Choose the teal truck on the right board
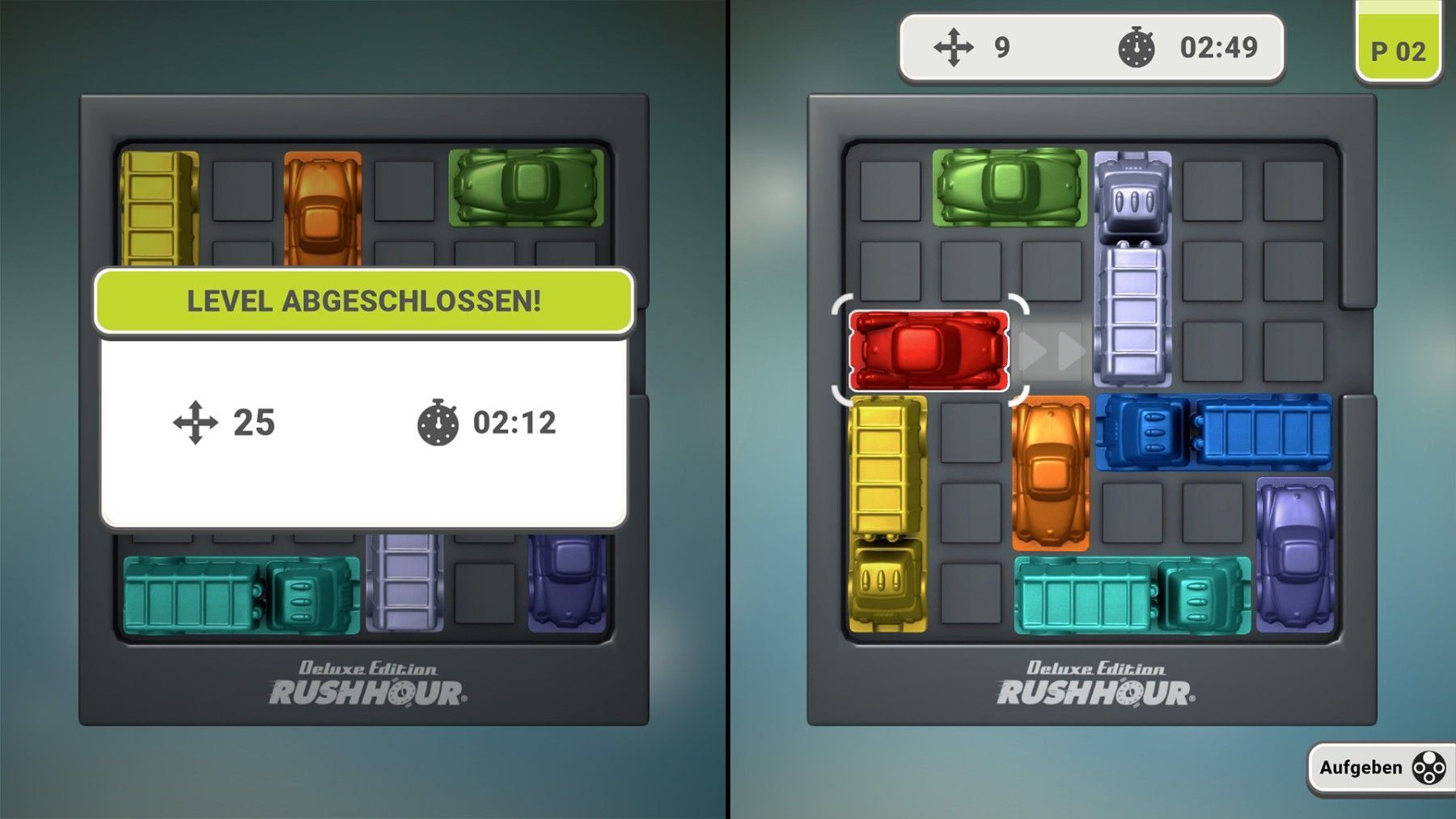The width and height of the screenshot is (1456, 819). (1131, 594)
